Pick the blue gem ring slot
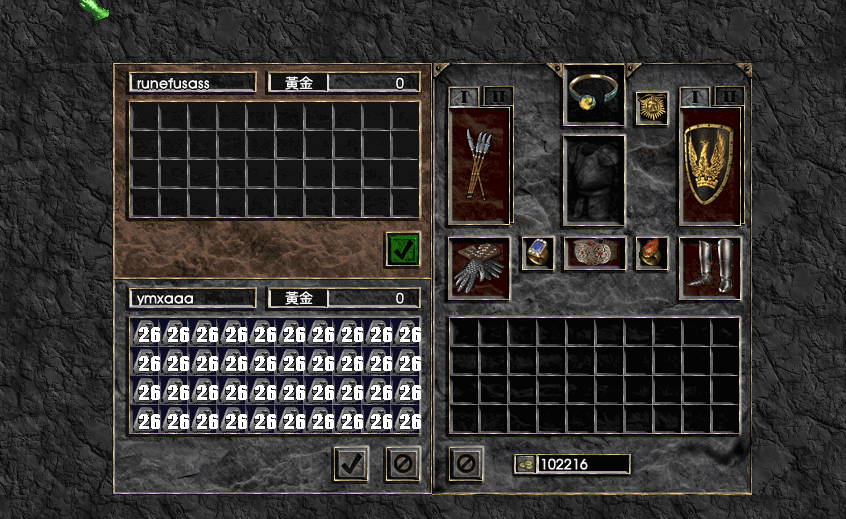Image resolution: width=846 pixels, height=519 pixels. click(538, 254)
